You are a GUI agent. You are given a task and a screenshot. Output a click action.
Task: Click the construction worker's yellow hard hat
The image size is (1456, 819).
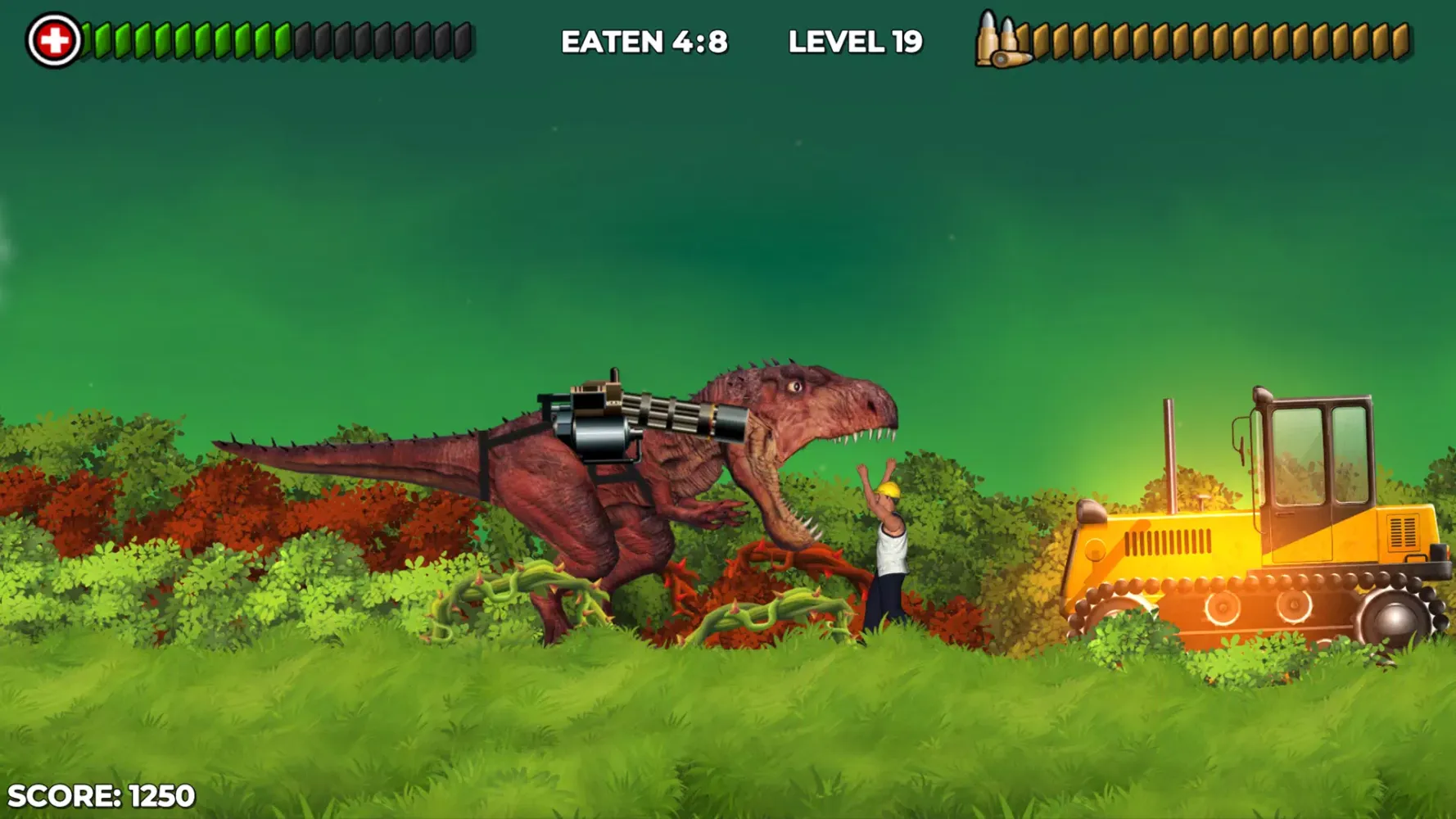point(887,491)
